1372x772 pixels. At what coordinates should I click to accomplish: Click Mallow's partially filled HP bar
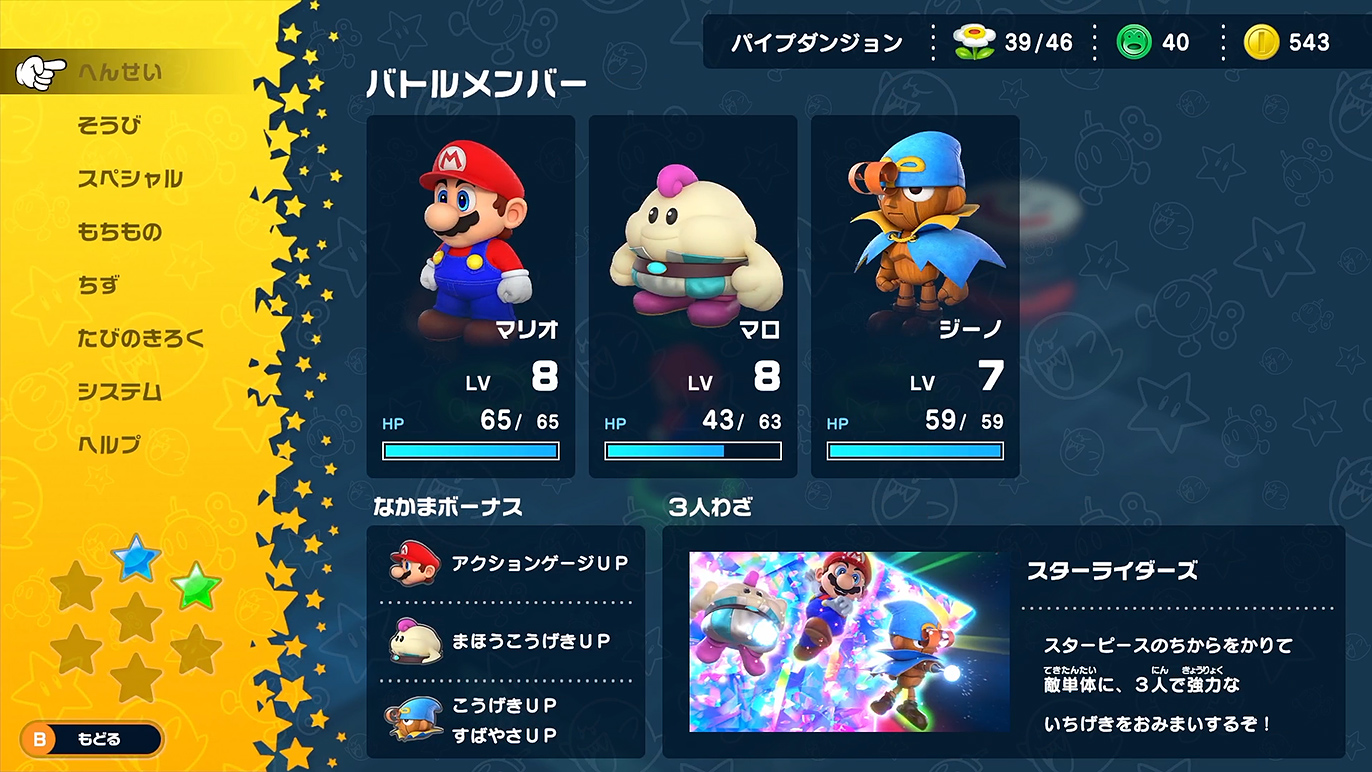692,452
